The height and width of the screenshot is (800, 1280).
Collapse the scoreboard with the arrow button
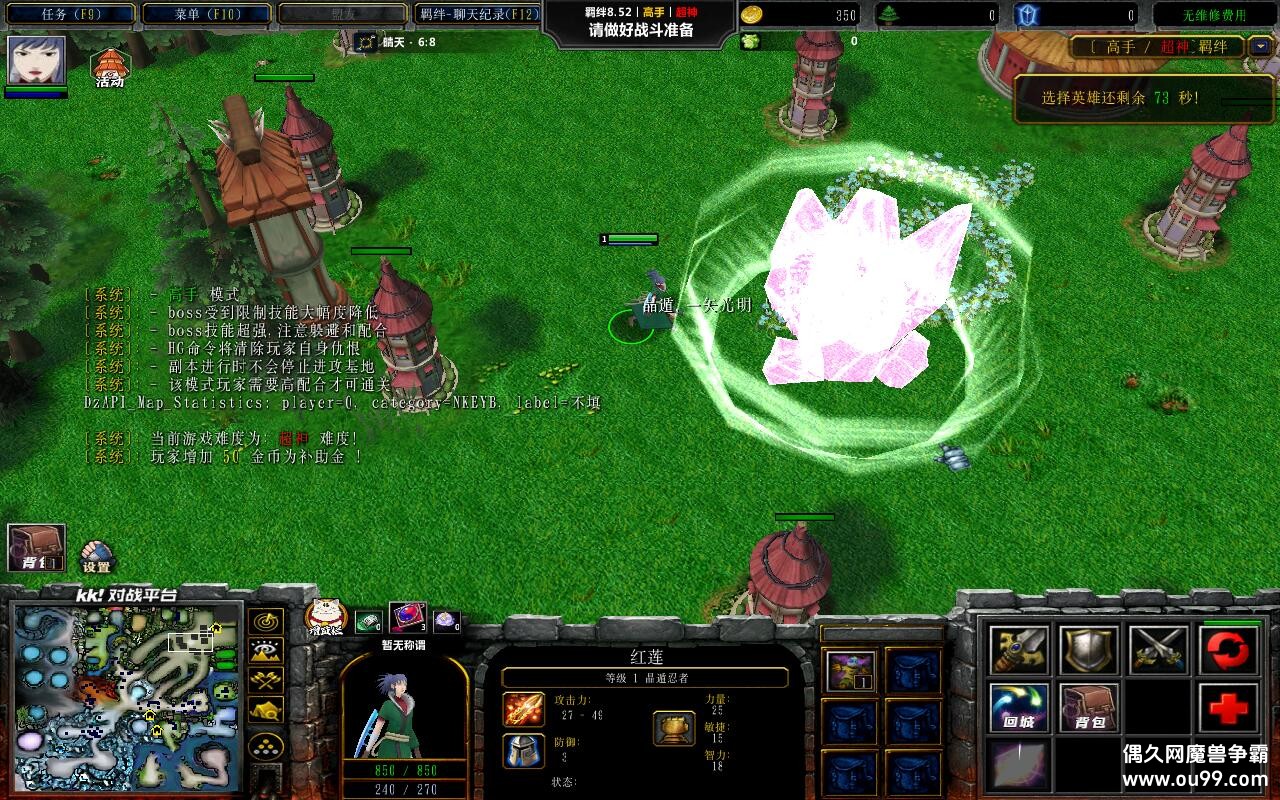point(1261,47)
